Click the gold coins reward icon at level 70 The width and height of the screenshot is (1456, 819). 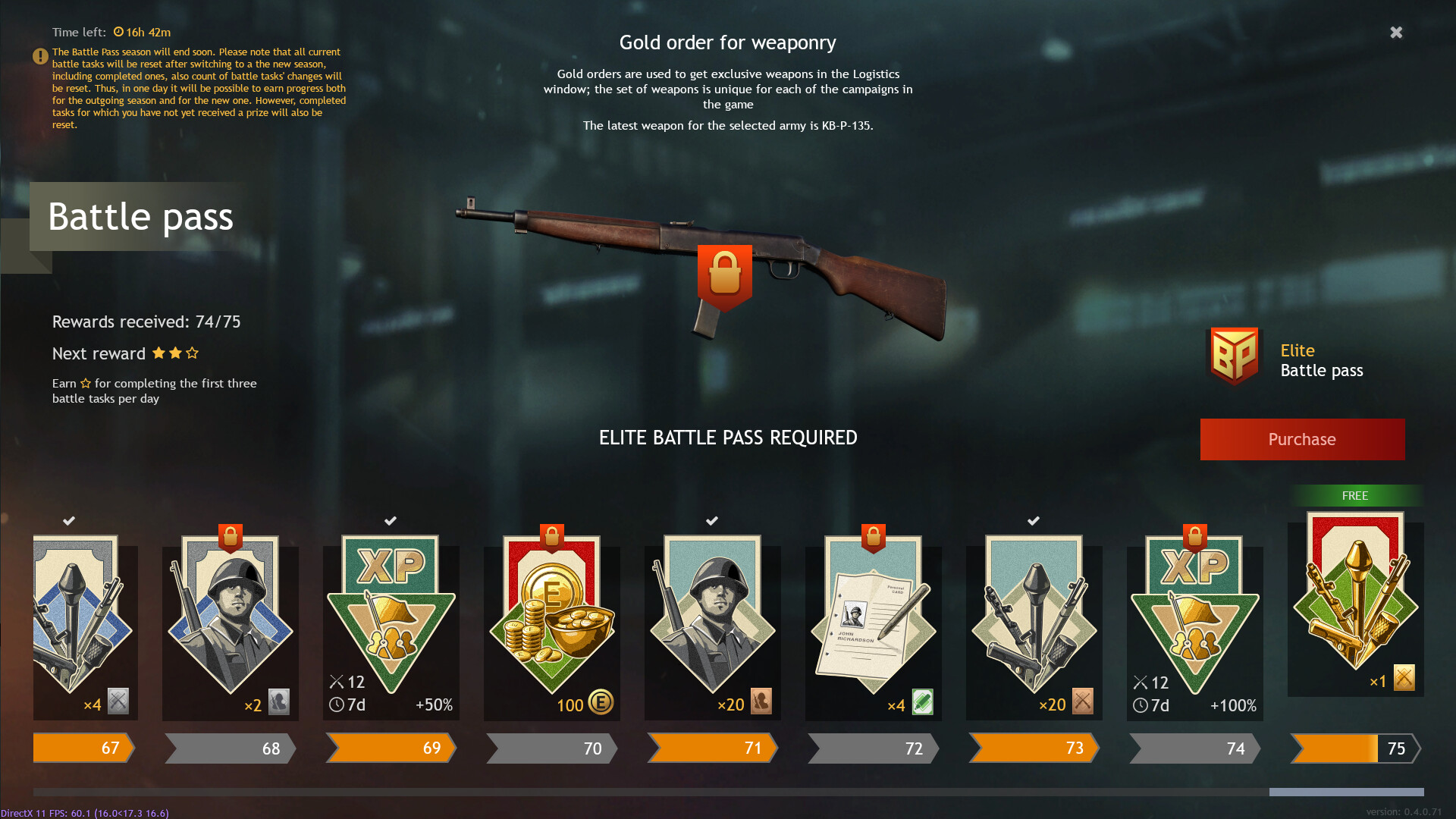[551, 614]
